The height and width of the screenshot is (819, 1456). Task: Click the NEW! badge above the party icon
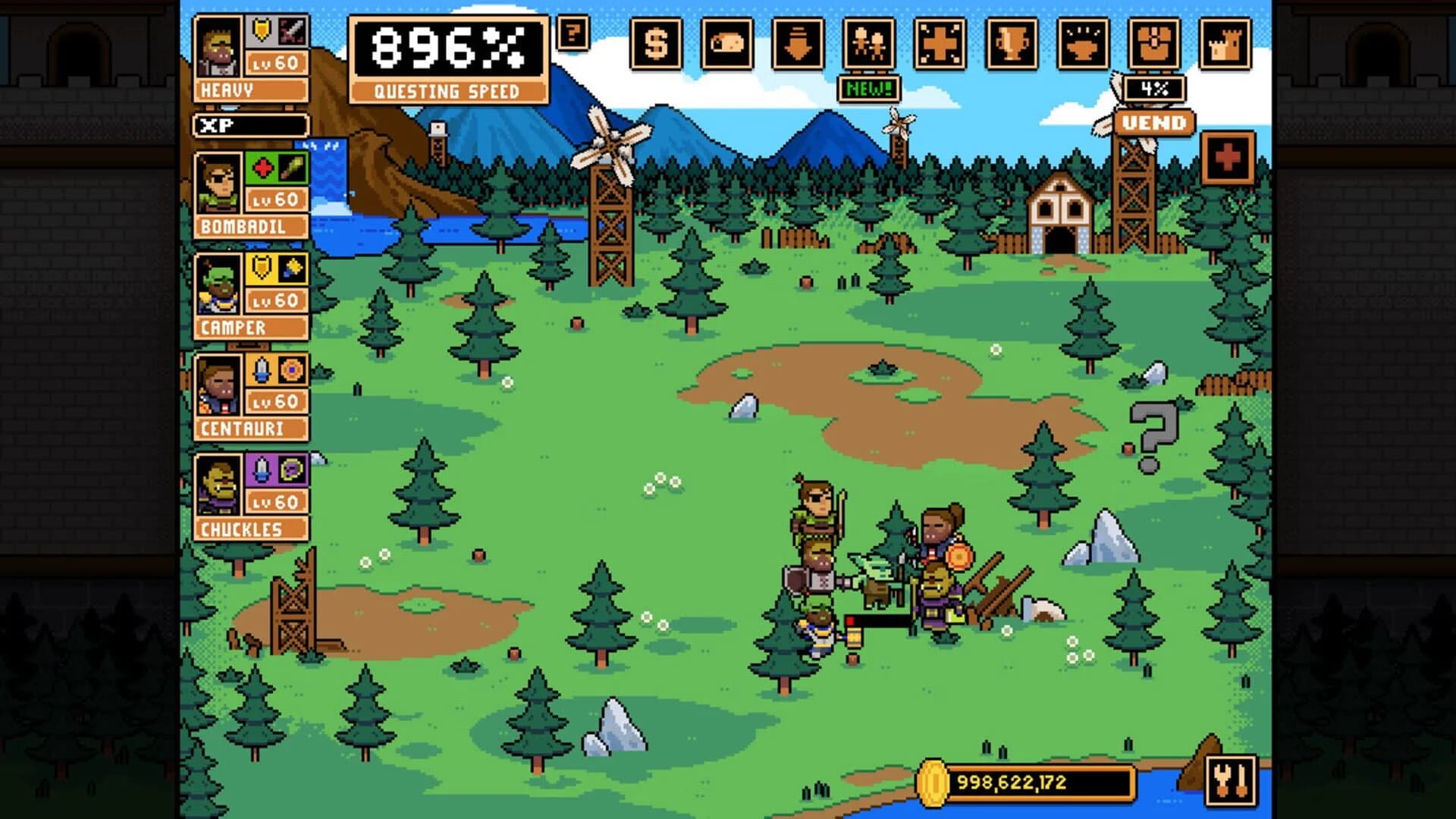pos(870,89)
